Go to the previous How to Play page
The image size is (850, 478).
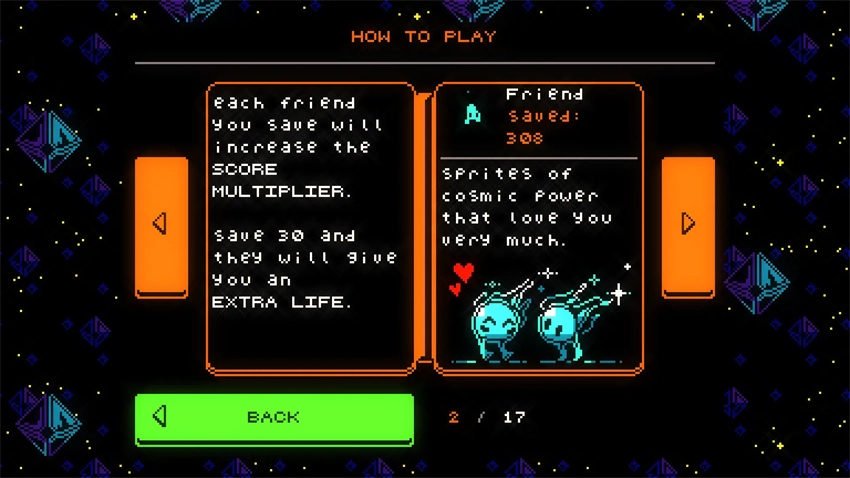pyautogui.click(x=161, y=225)
